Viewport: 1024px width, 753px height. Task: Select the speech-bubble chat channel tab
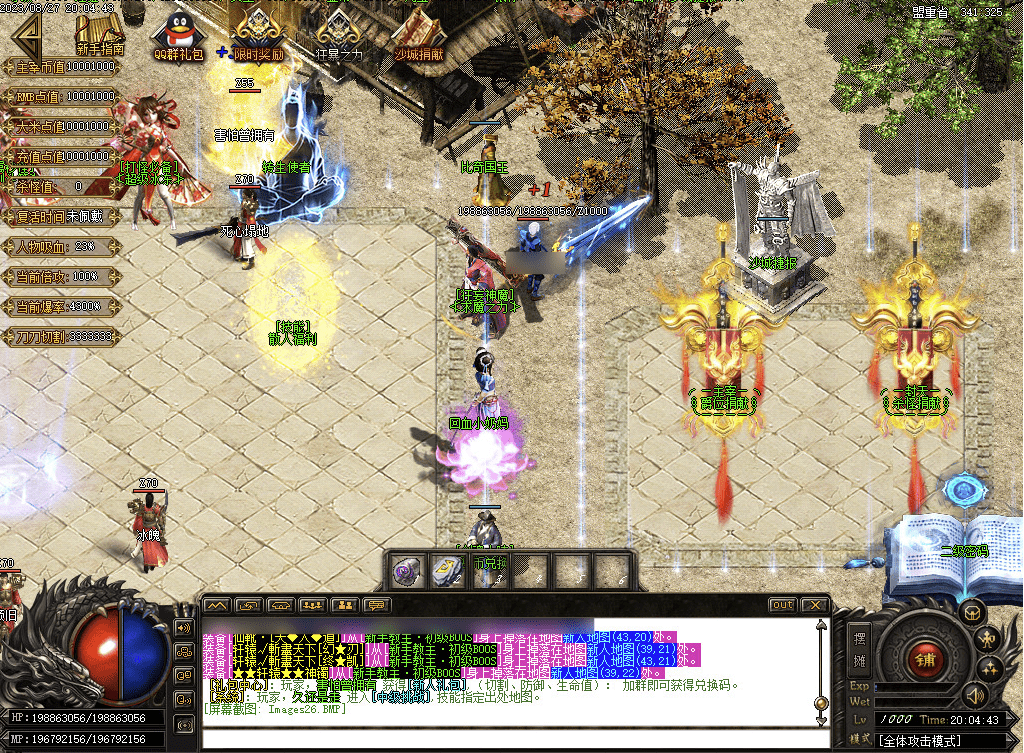377,605
